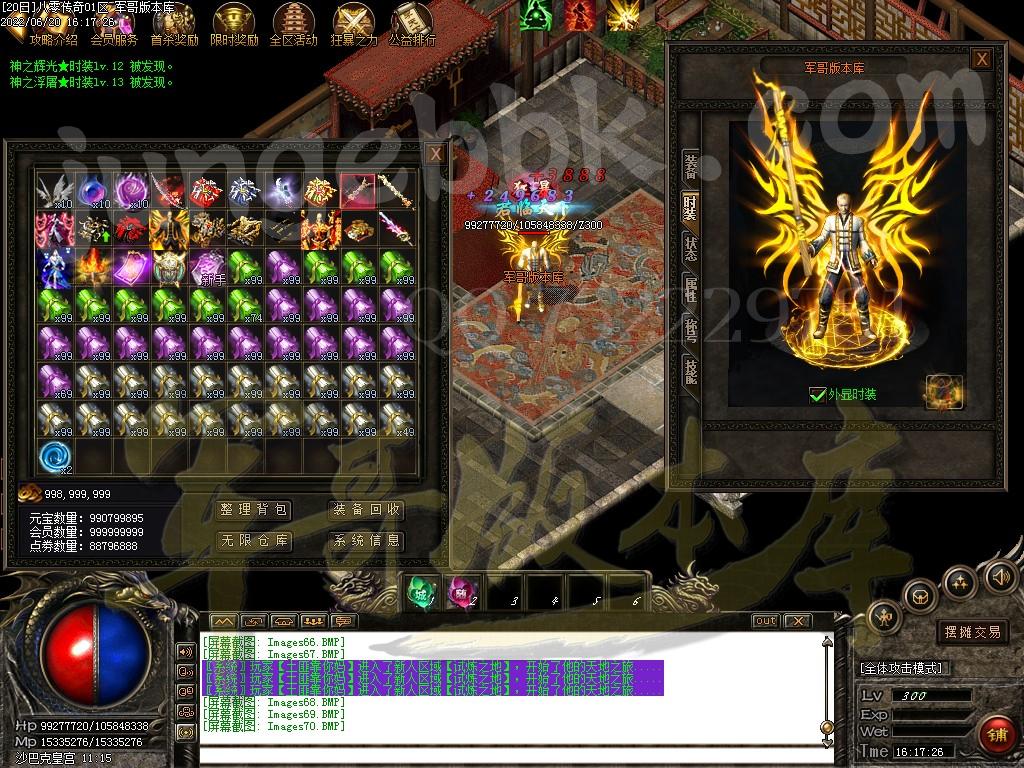Click 整理背包 to sort the bag

[x=254, y=510]
